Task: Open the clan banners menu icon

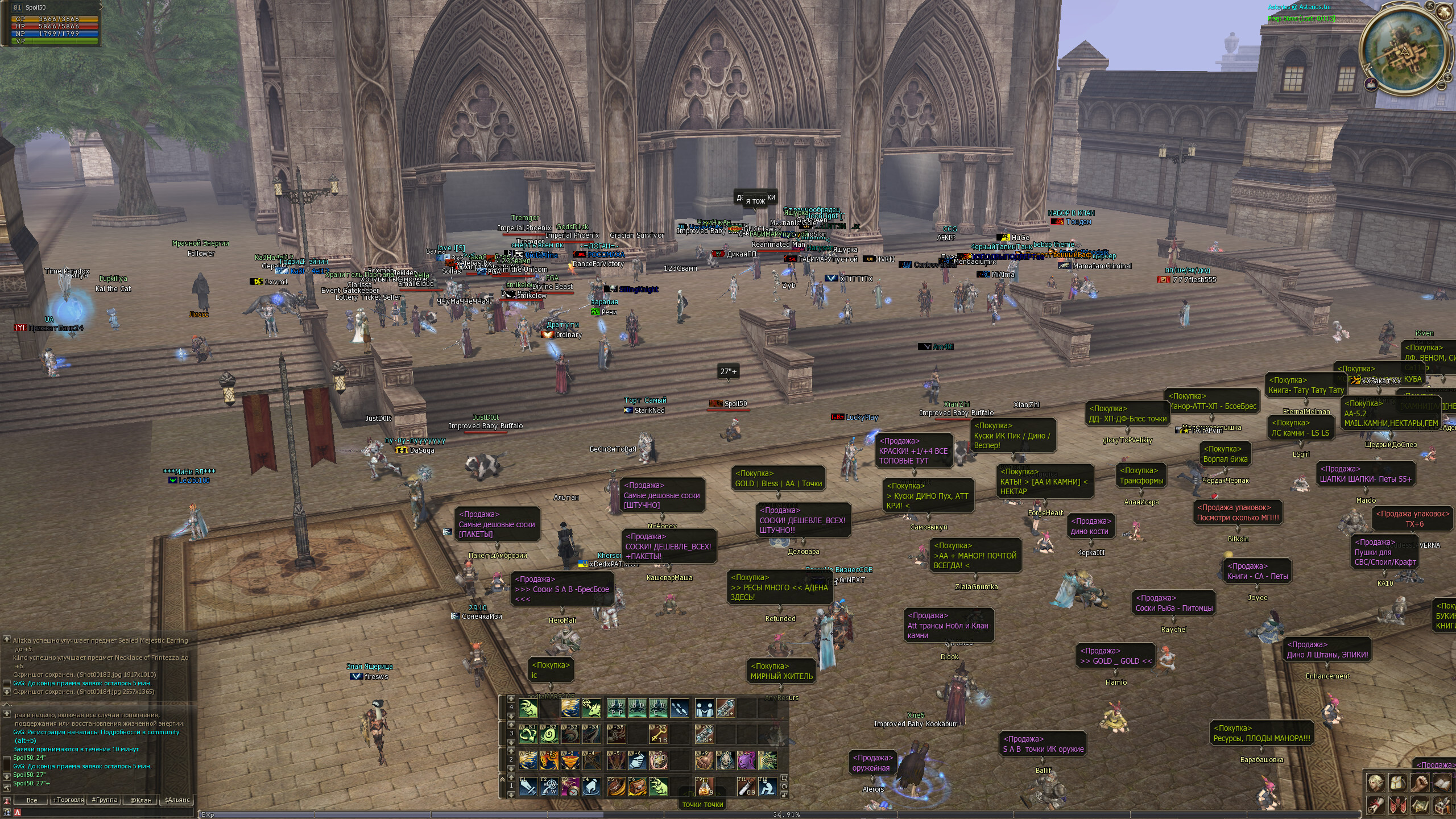Action: tap(1398, 805)
